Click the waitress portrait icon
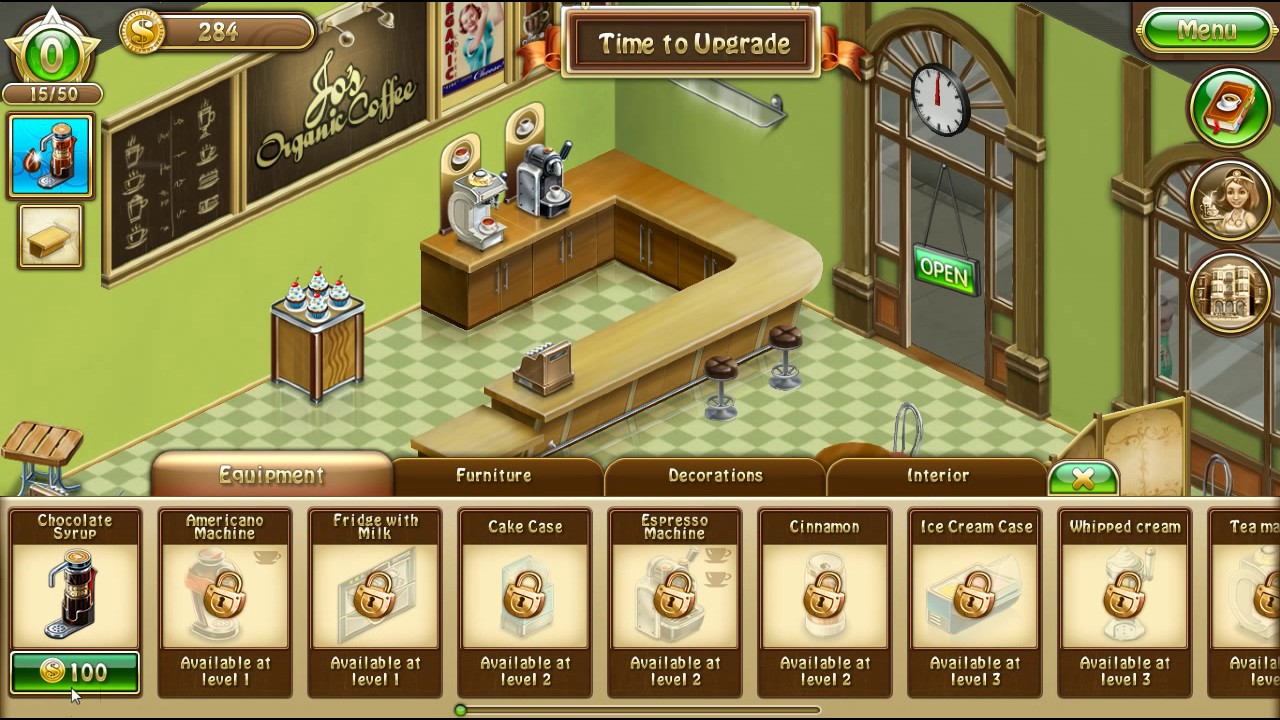 pyautogui.click(x=1229, y=199)
